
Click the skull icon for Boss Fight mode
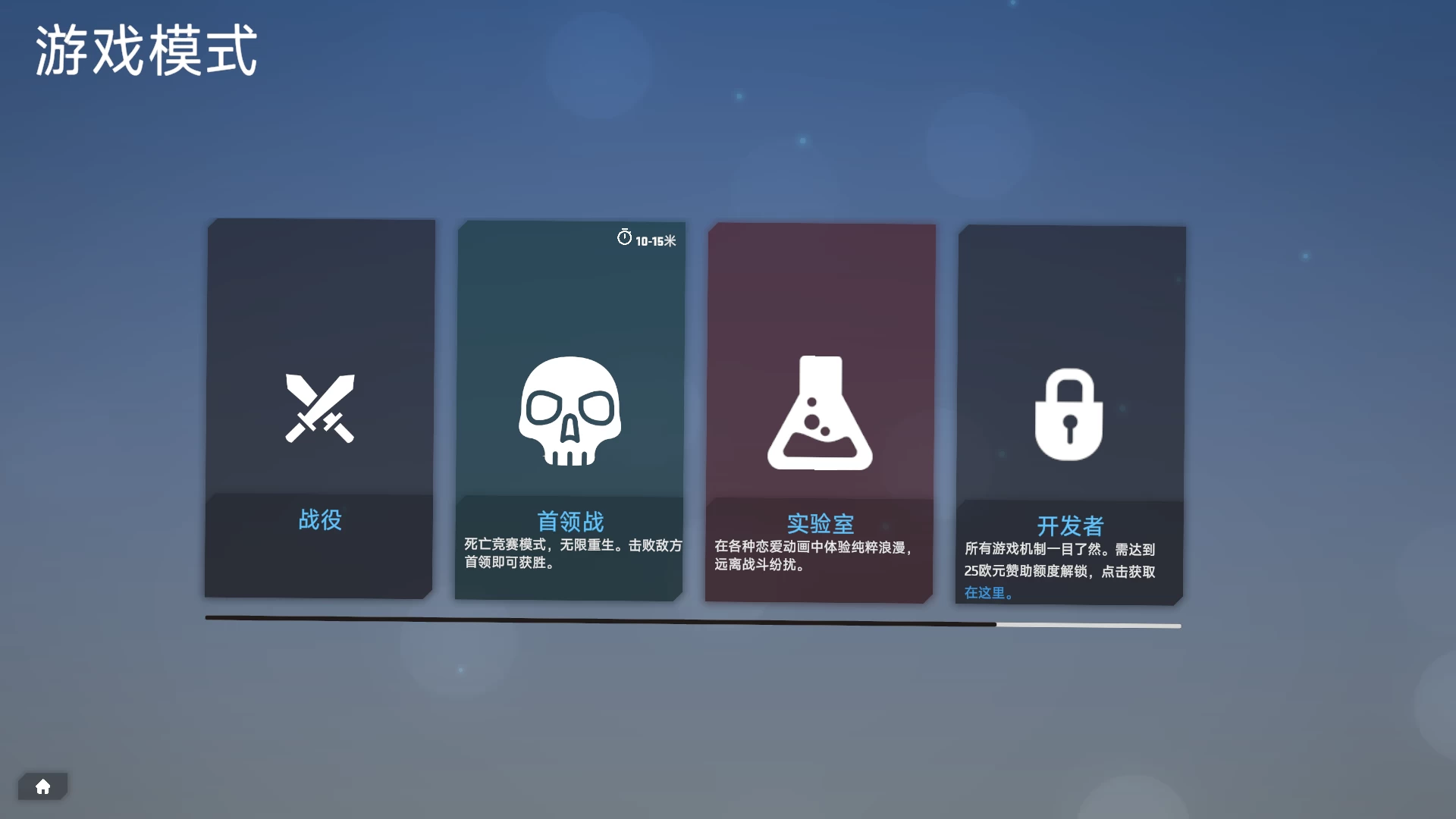click(570, 413)
